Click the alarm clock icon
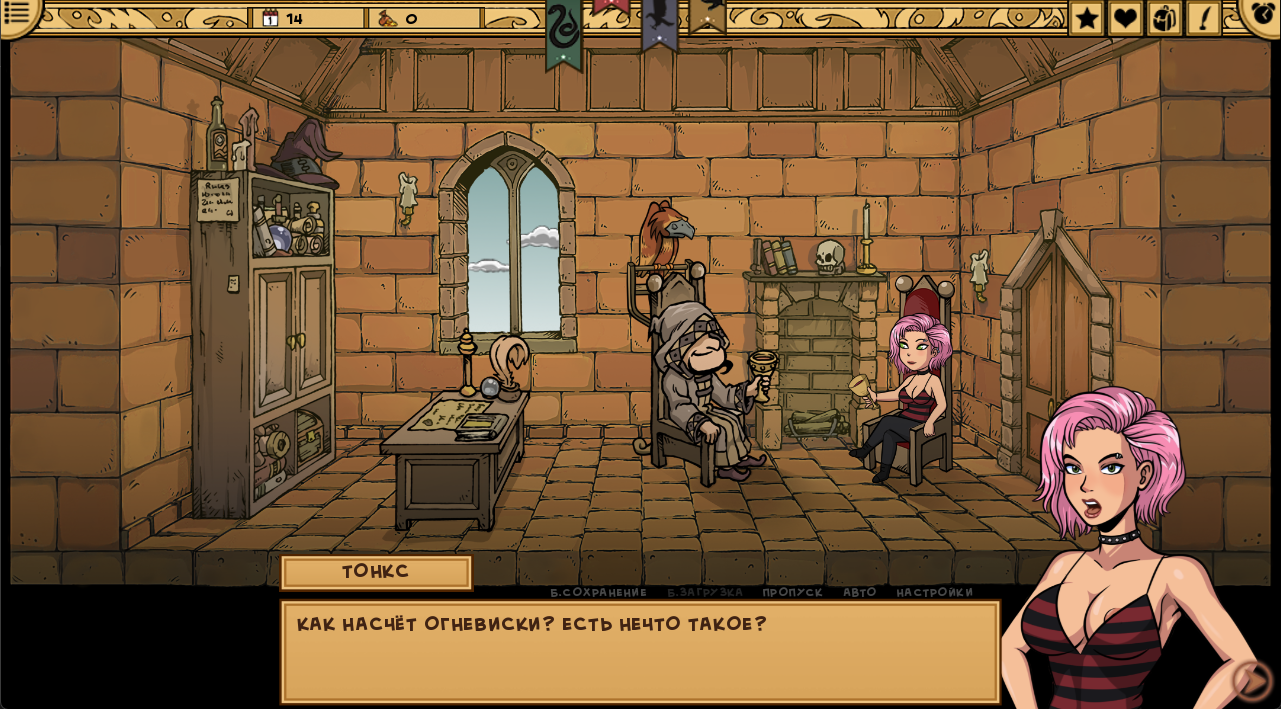This screenshot has width=1281, height=709. [x=1262, y=14]
